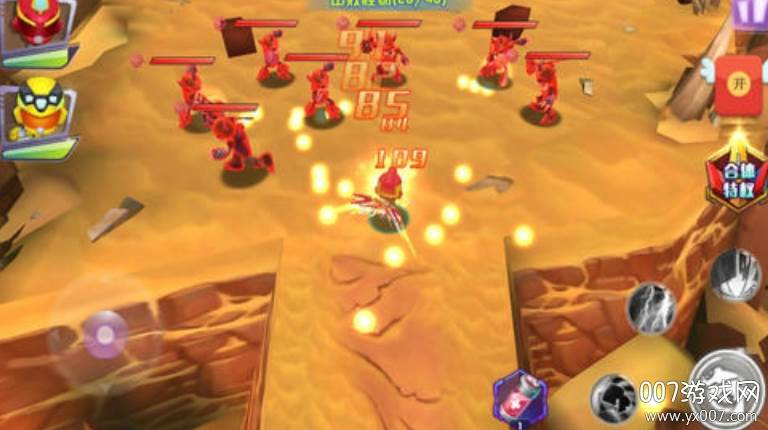Screen dimensions: 768x430
Task: Switch to the yellow robot hero portrait
Action: (37, 112)
